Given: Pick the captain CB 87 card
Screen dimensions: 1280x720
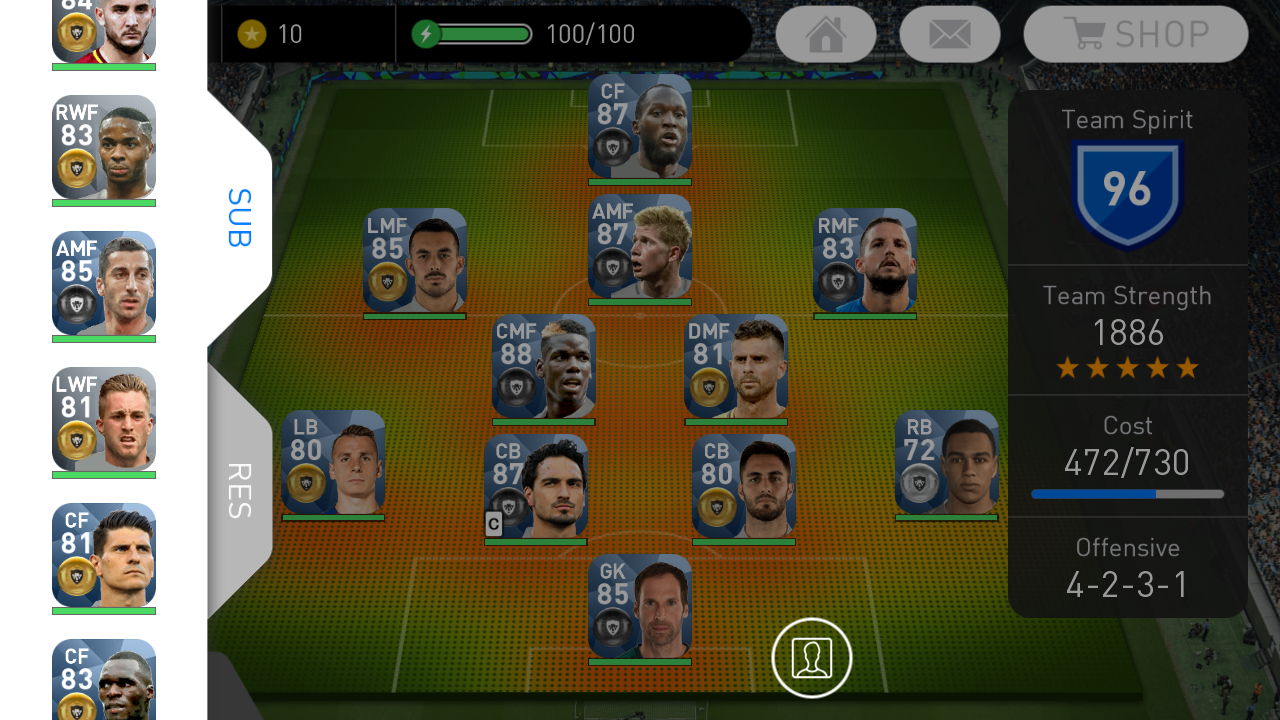Looking at the screenshot, I should [x=536, y=486].
